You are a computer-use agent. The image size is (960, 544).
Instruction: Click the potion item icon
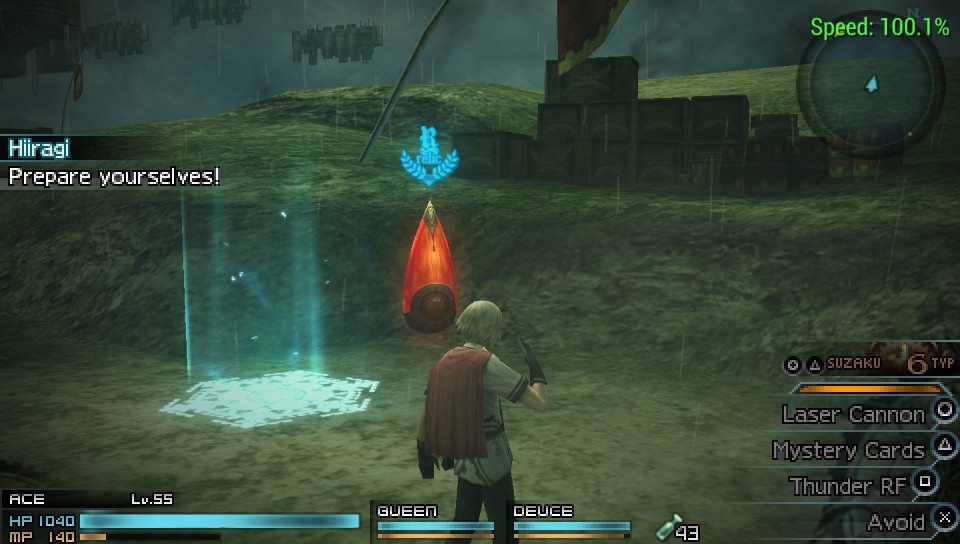[667, 528]
